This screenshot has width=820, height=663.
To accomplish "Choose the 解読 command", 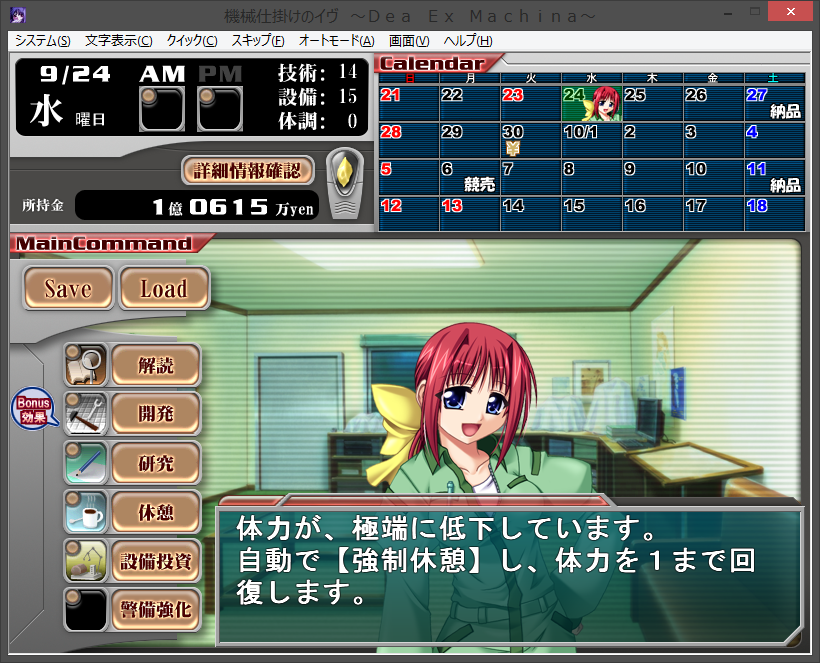I will pyautogui.click(x=155, y=365).
